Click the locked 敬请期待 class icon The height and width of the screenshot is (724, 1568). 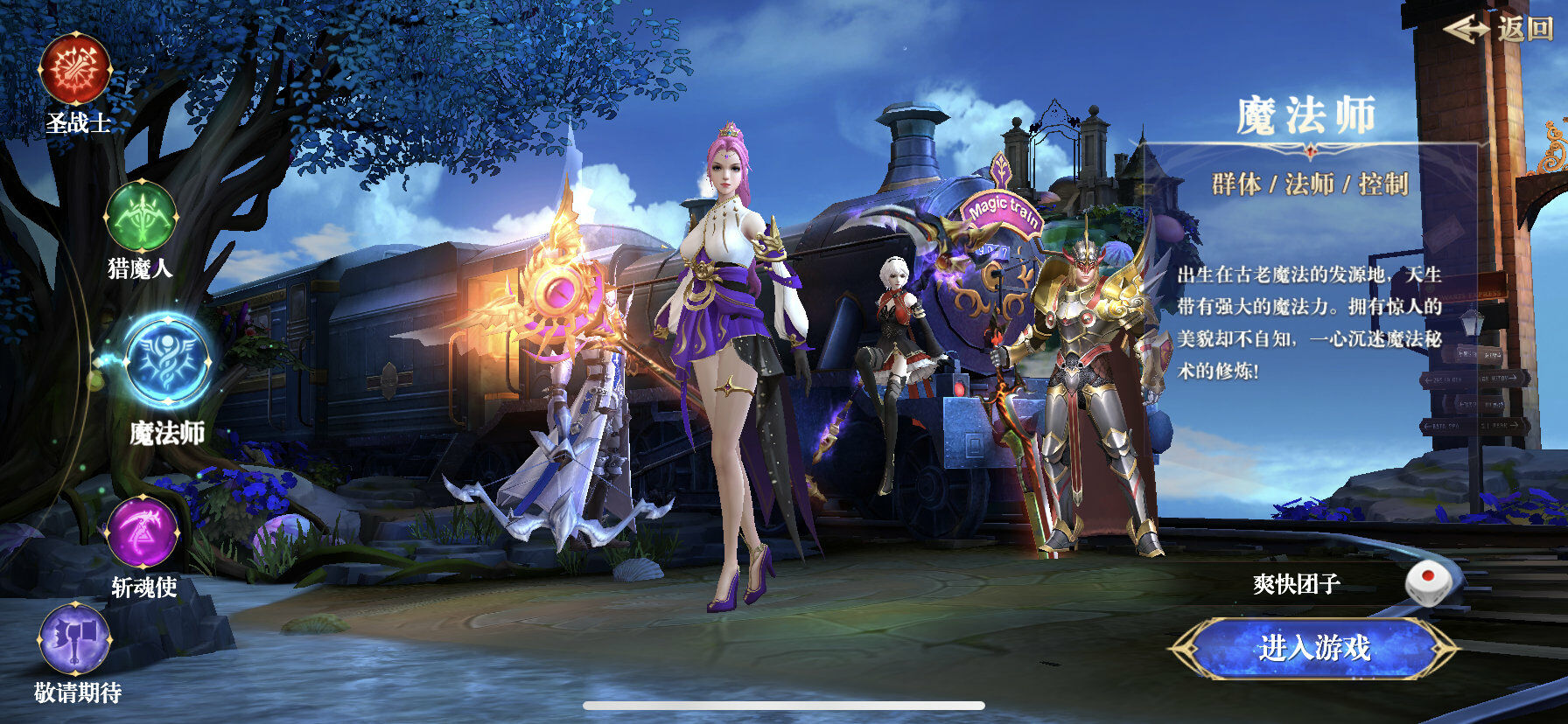pyautogui.click(x=75, y=639)
